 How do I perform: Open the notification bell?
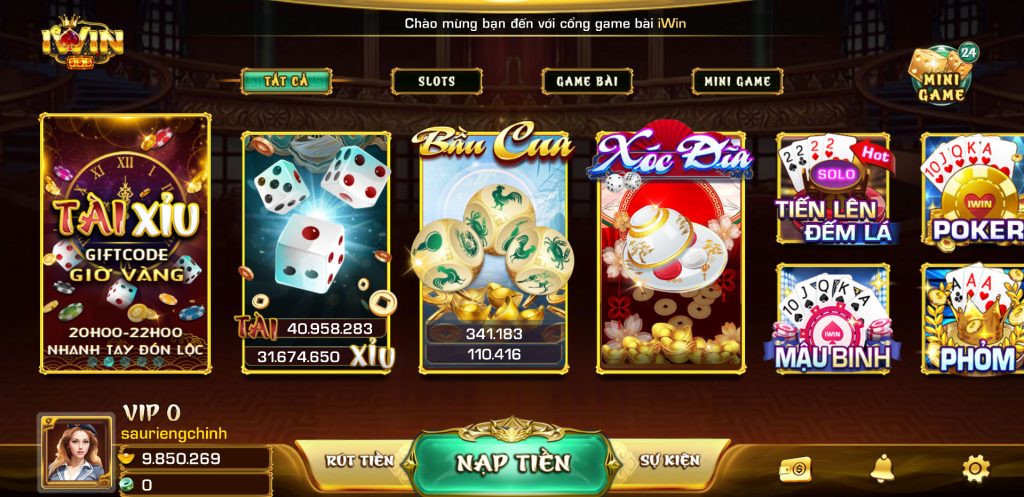(882, 467)
